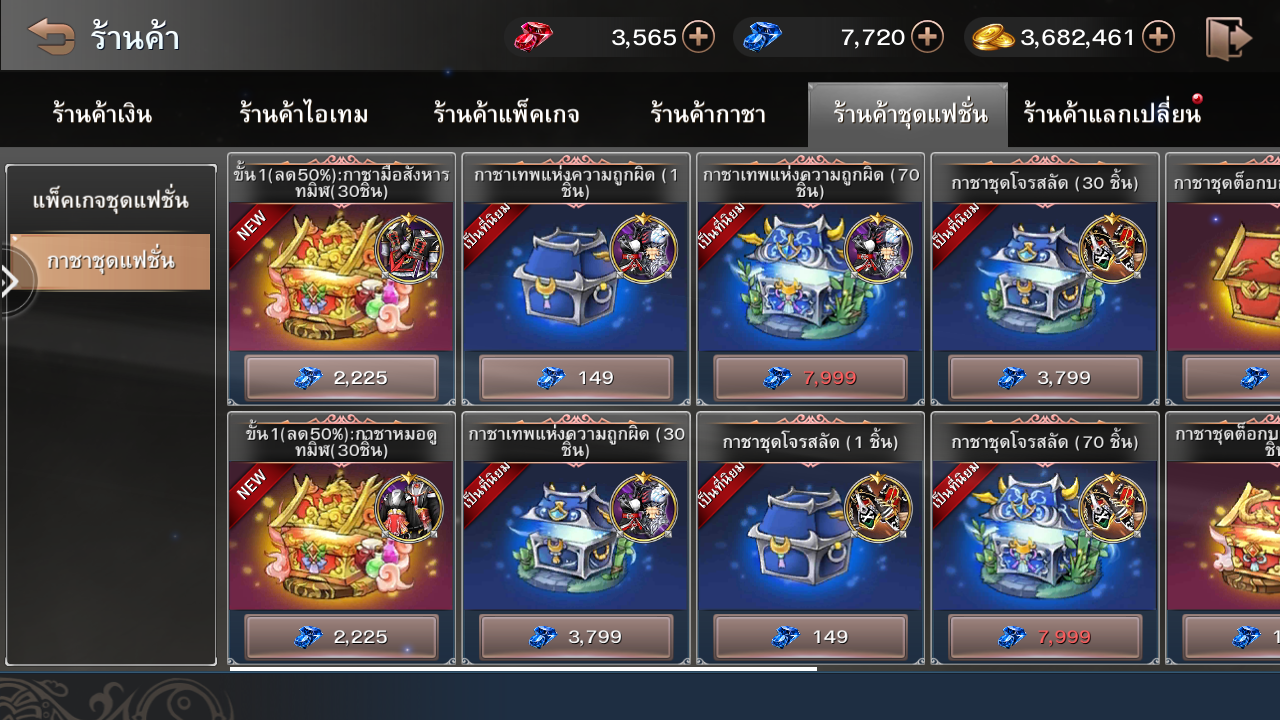This screenshot has width=1280, height=720.
Task: Buy กาชาหมอดูทมิฬ 30-piece for 2,225
Action: click(341, 637)
